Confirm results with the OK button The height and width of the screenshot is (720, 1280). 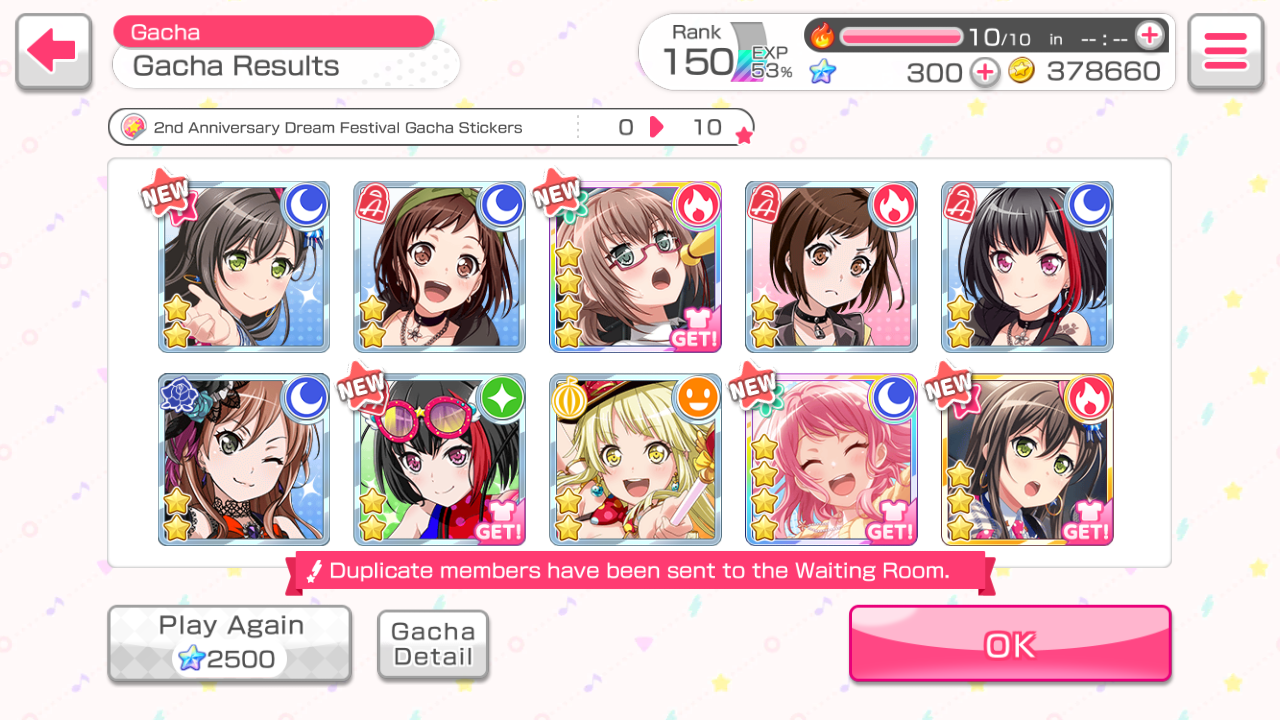1010,644
